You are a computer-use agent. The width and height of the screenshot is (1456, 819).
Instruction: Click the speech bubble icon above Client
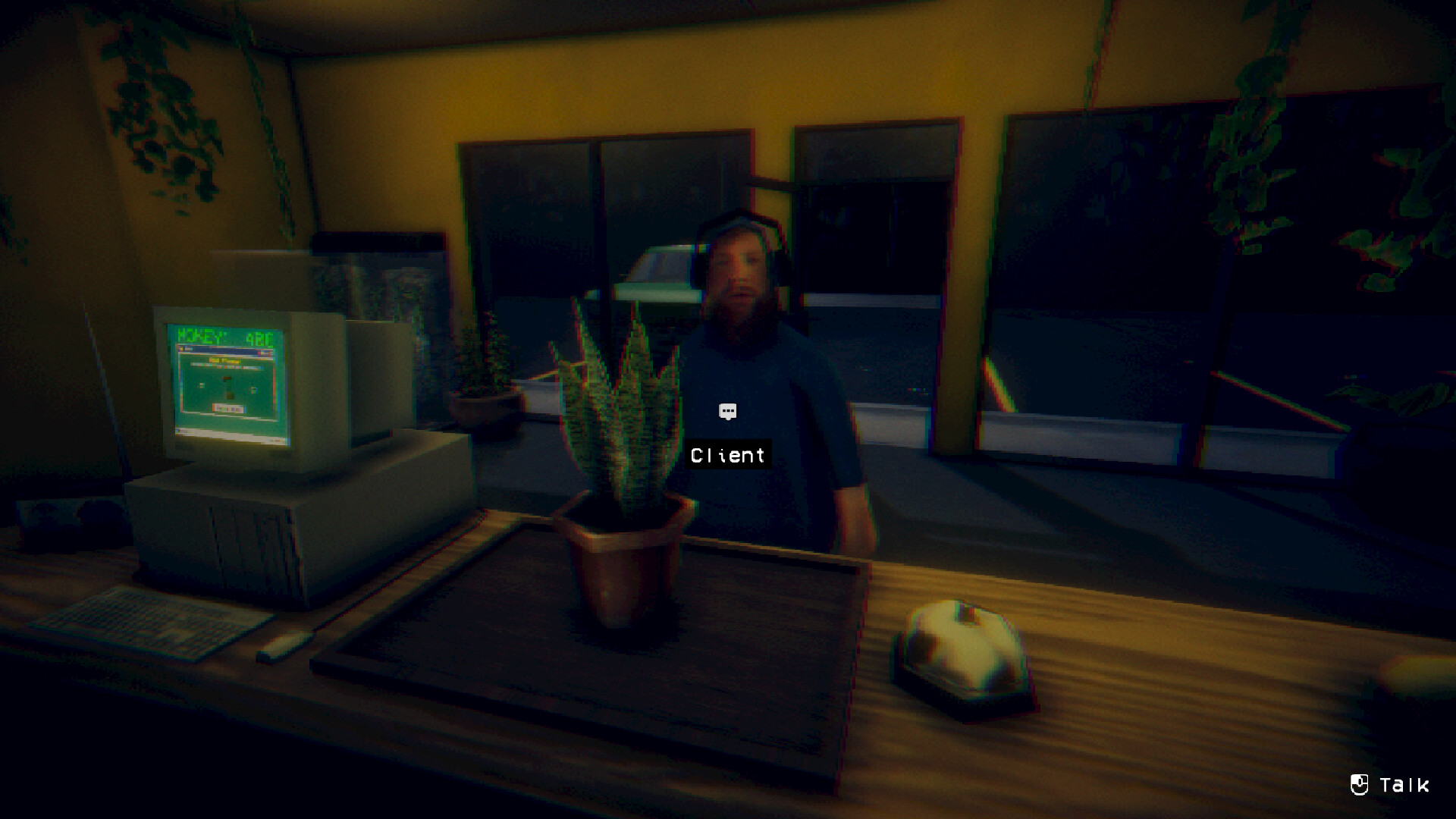tap(727, 412)
